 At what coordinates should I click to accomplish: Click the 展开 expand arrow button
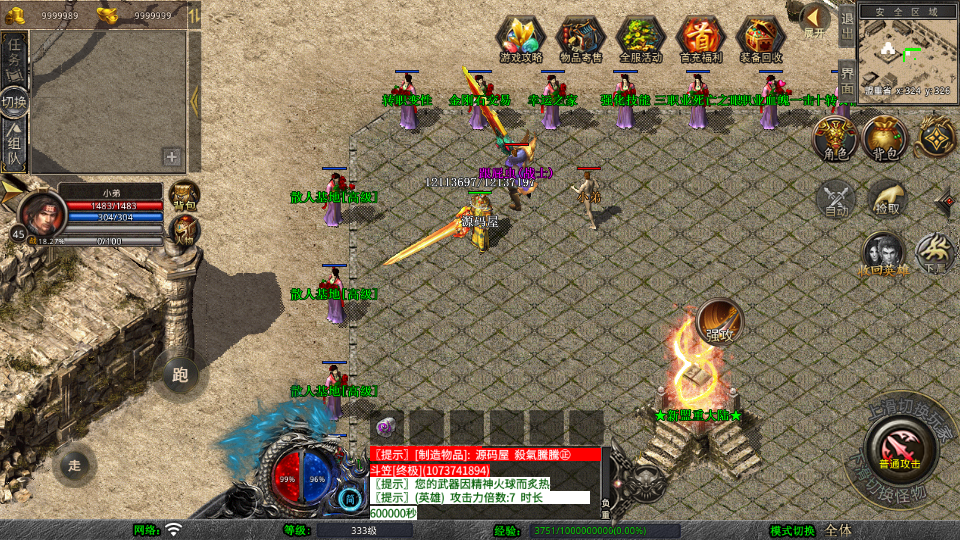[x=815, y=18]
